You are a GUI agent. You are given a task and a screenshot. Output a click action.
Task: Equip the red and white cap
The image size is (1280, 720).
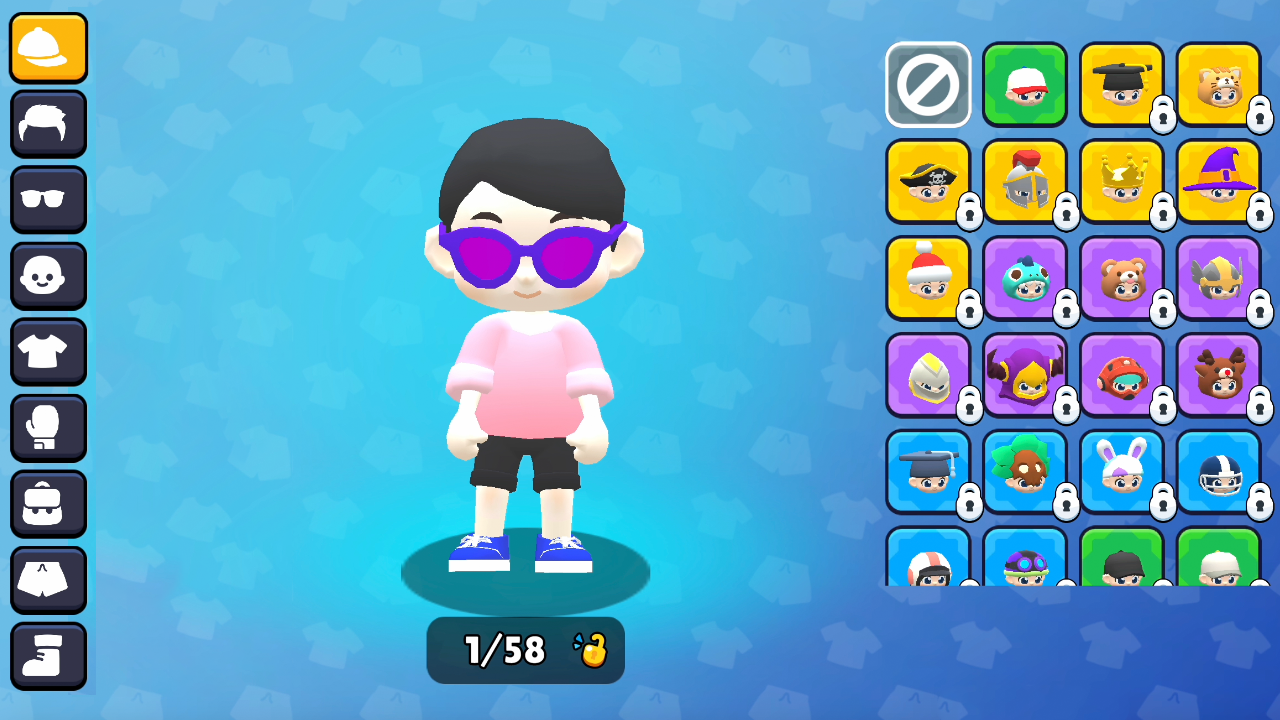coord(1025,85)
